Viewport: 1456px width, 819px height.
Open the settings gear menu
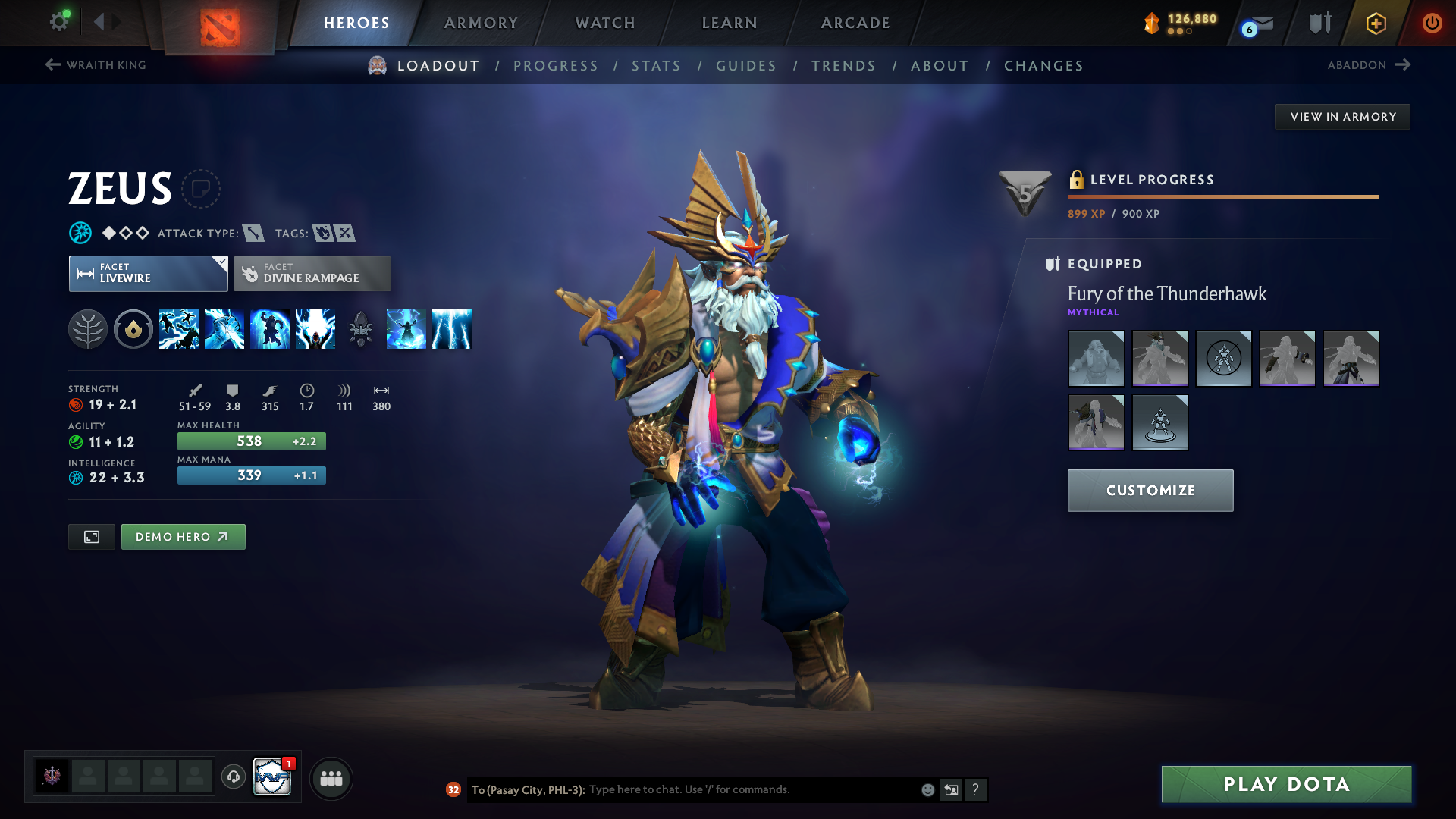[x=59, y=21]
